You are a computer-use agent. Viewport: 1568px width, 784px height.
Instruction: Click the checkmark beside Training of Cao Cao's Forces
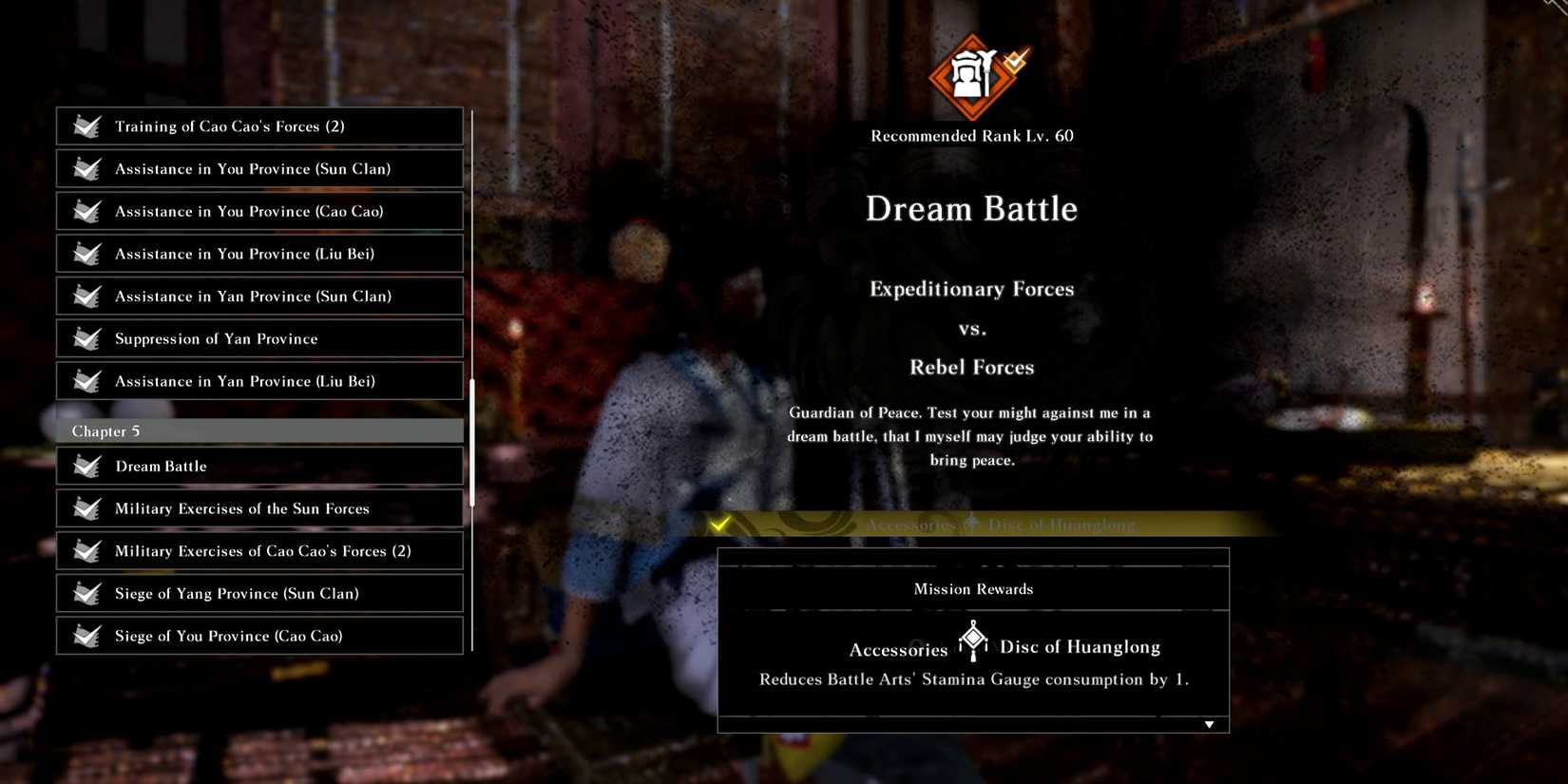click(x=86, y=125)
